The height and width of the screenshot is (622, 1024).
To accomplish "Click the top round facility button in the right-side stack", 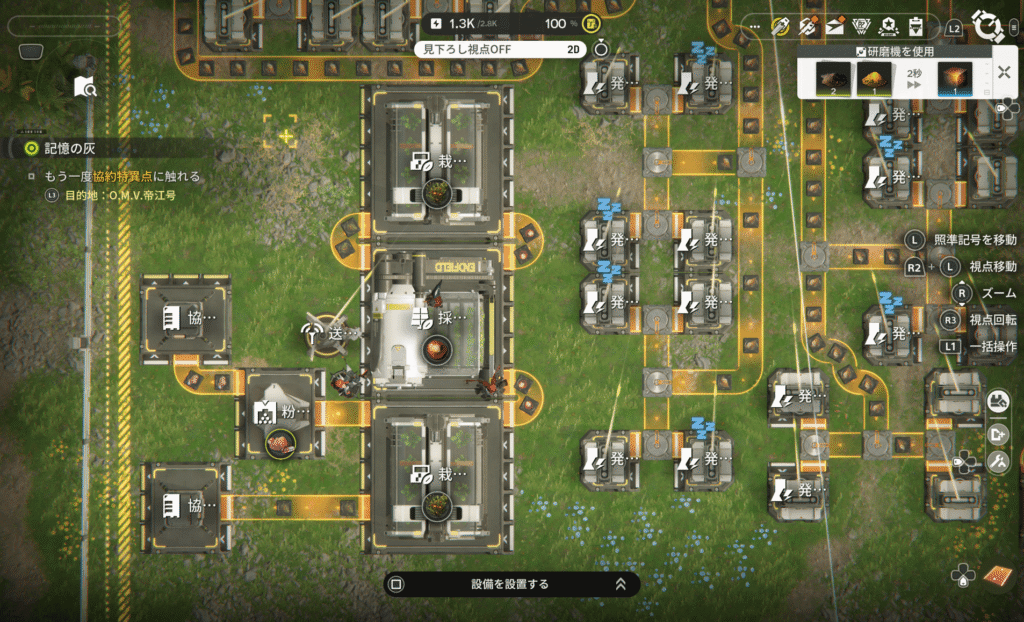I will click(997, 402).
